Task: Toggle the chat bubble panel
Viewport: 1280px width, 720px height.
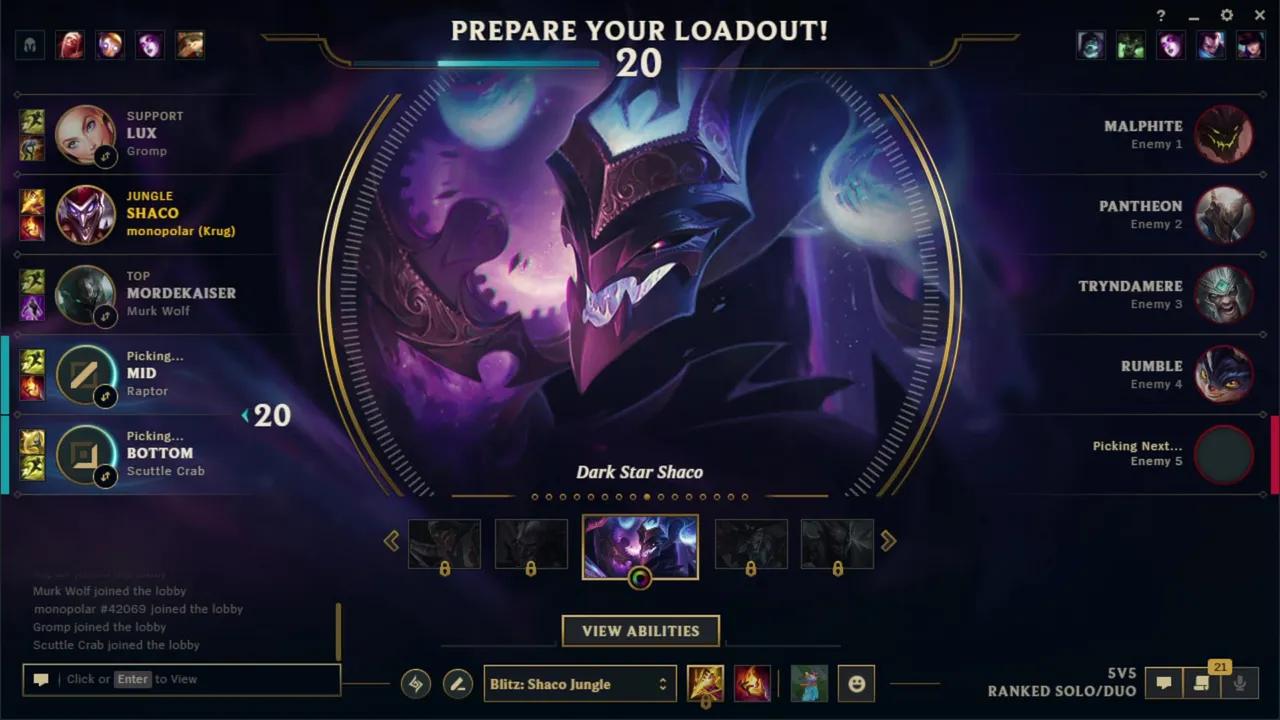Action: 1163,683
